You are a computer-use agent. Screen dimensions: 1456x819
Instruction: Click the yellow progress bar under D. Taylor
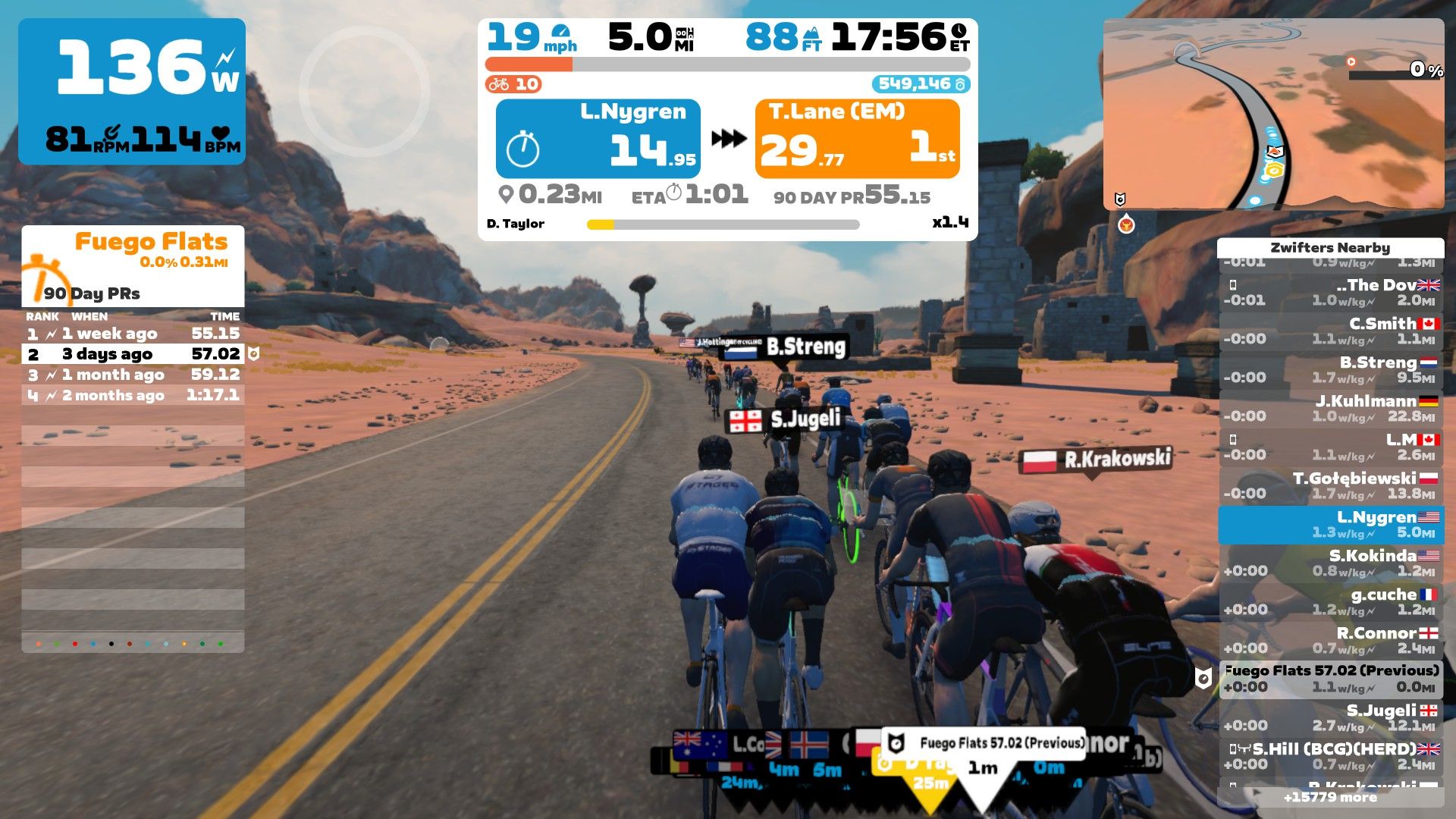point(599,224)
